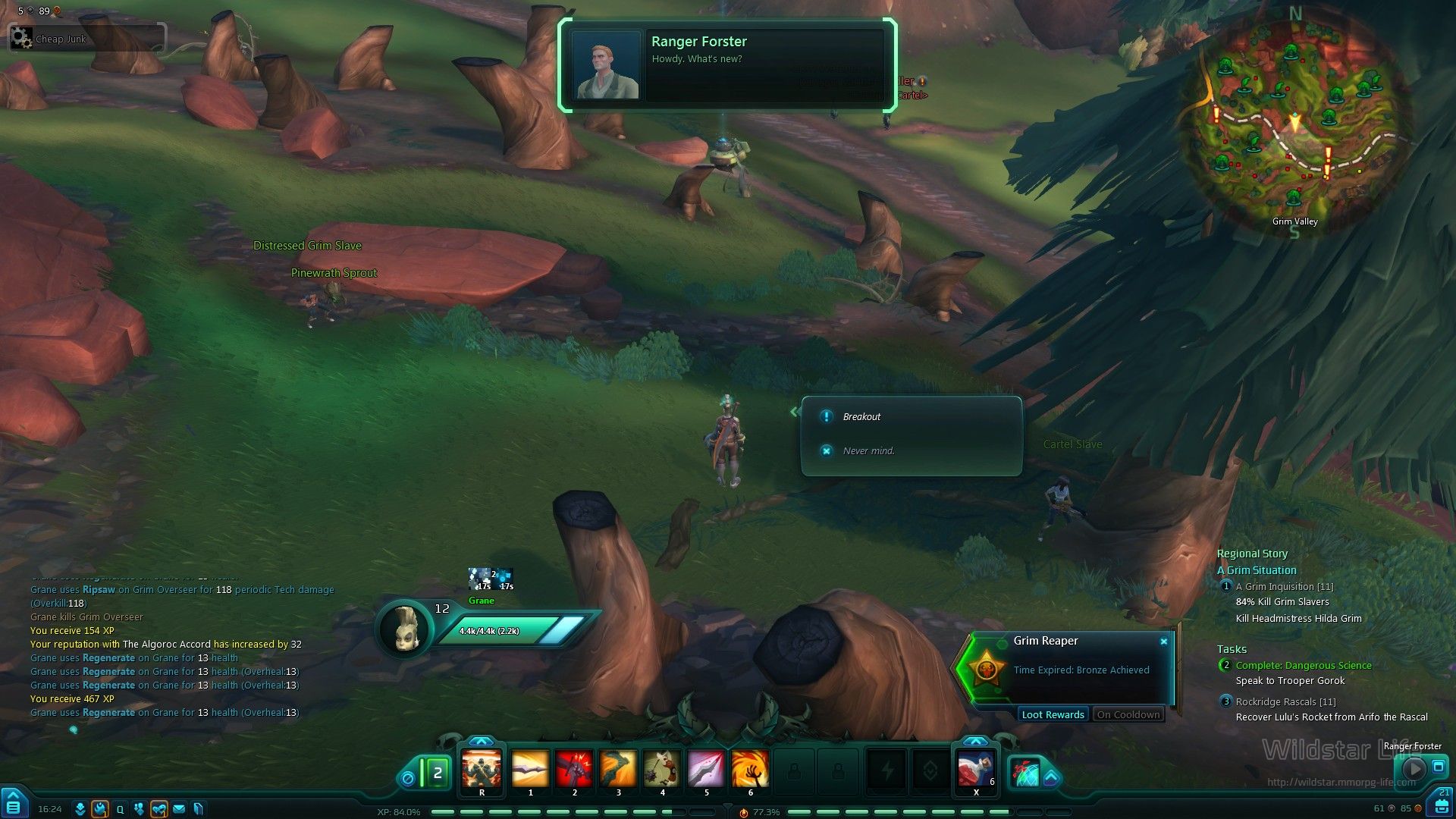Open the mail envelope icon
Image resolution: width=1456 pixels, height=819 pixels.
(179, 809)
